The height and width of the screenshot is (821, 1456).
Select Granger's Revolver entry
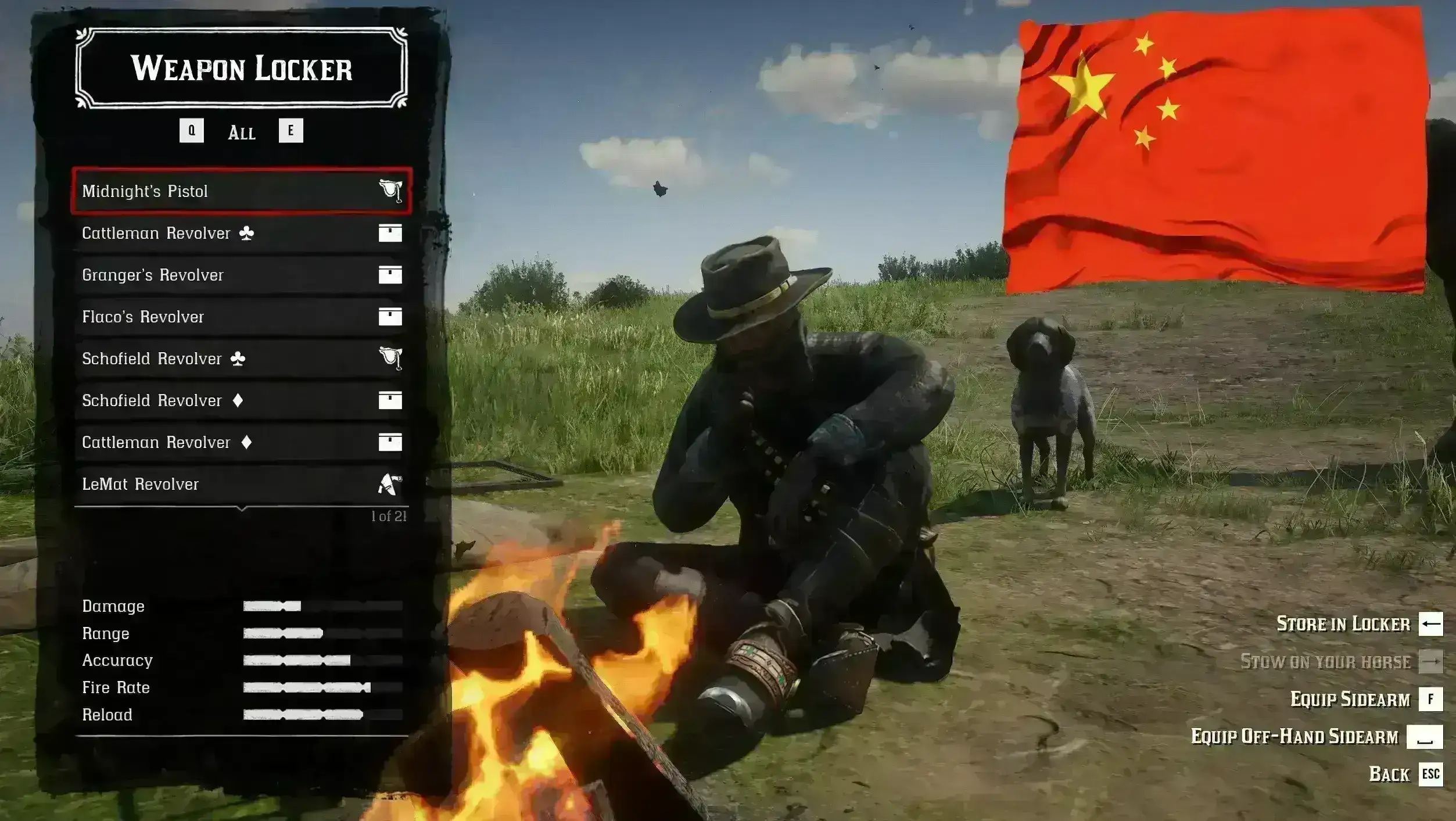241,275
